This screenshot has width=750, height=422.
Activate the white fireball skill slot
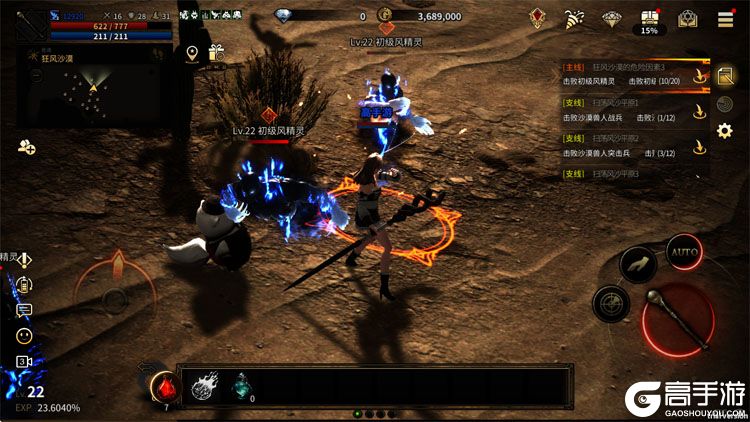(x=204, y=386)
